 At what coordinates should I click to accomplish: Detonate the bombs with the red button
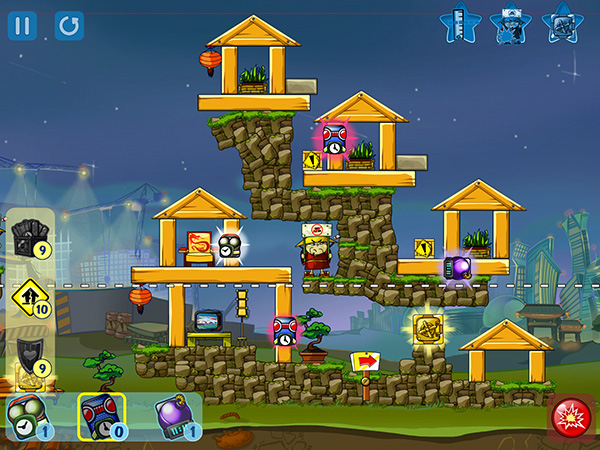tap(571, 414)
